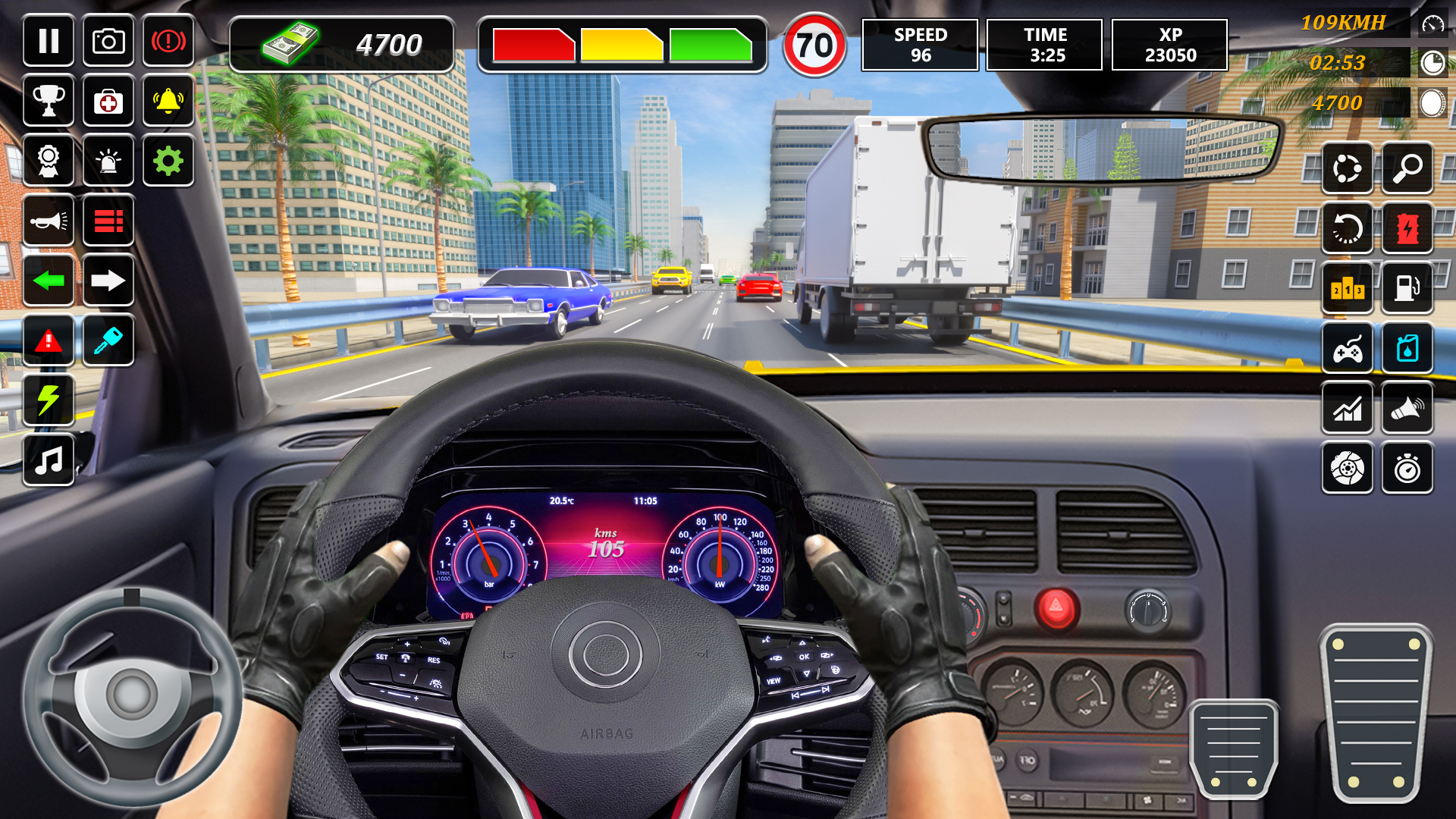The width and height of the screenshot is (1456, 819).
Task: Open the trophy achievements screen
Action: click(x=49, y=101)
